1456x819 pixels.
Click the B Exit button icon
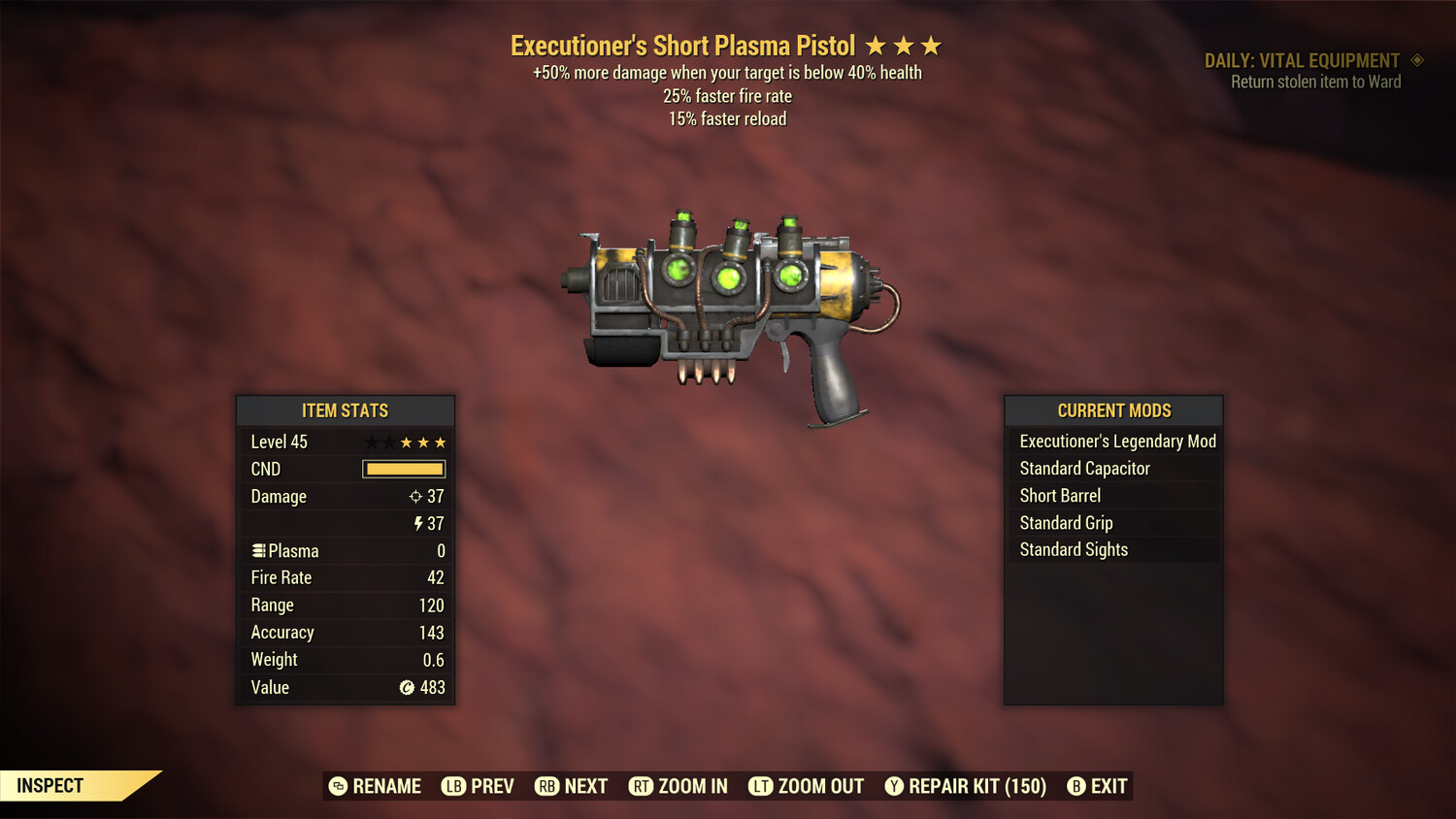coord(1075,786)
